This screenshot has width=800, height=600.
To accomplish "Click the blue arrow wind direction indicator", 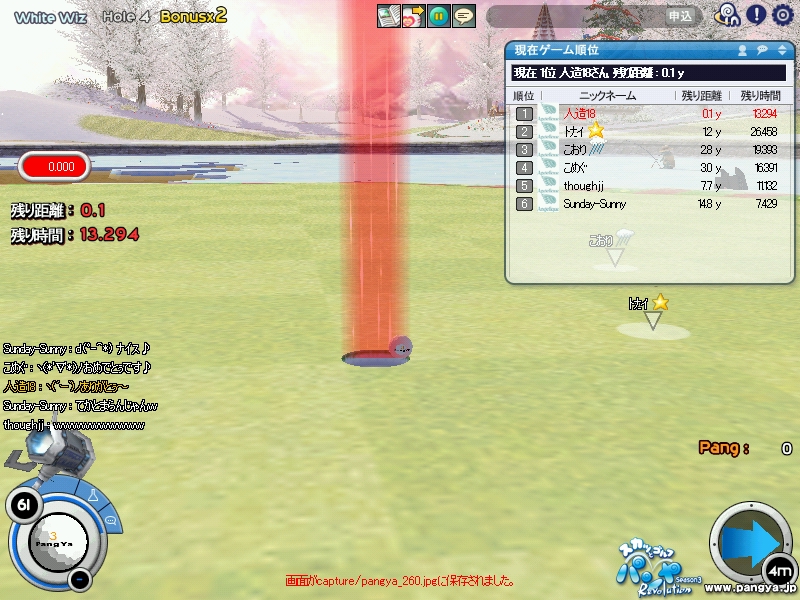I will point(749,543).
